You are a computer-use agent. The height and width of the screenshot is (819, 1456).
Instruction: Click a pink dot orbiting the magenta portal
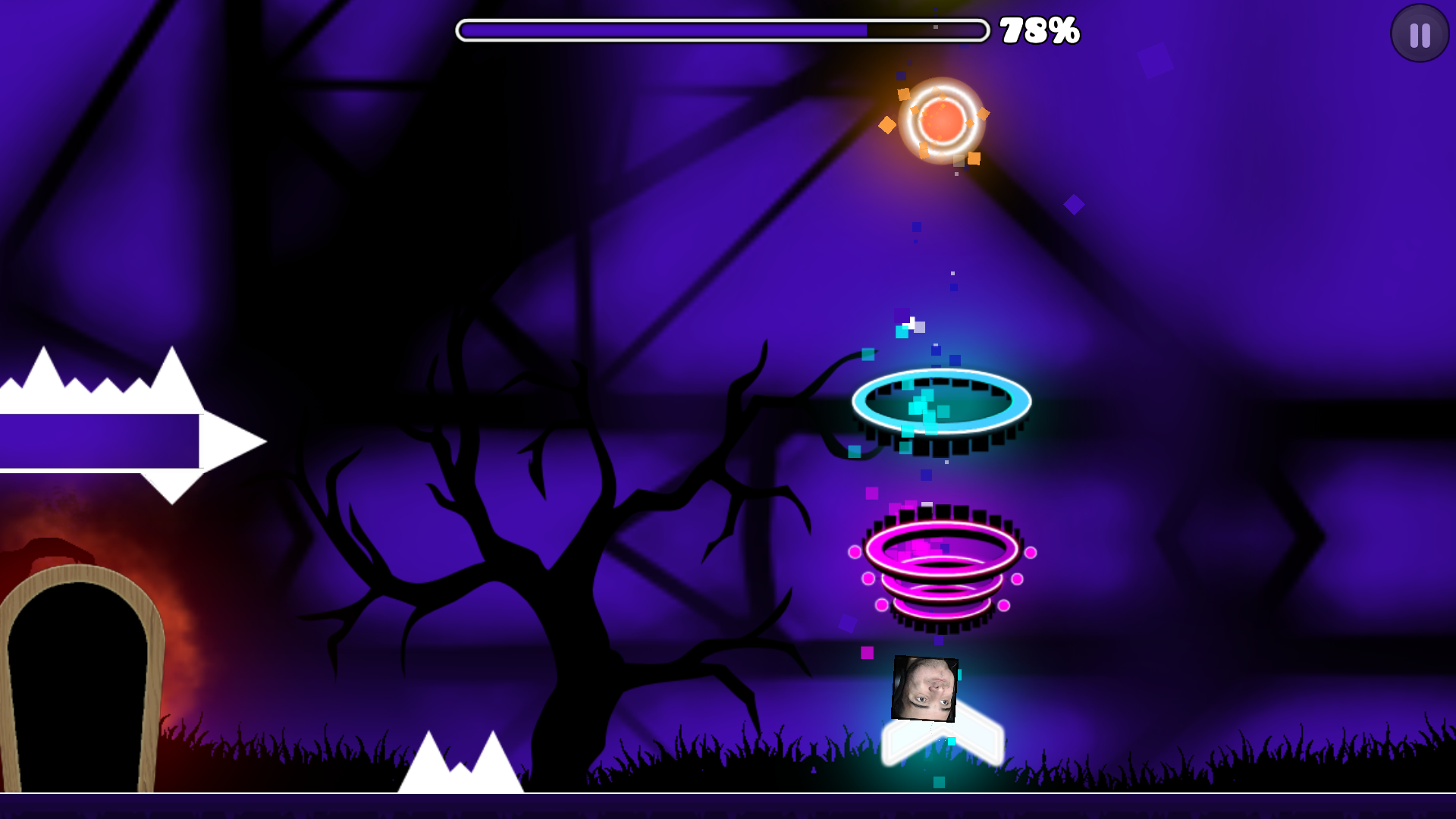pos(855,552)
